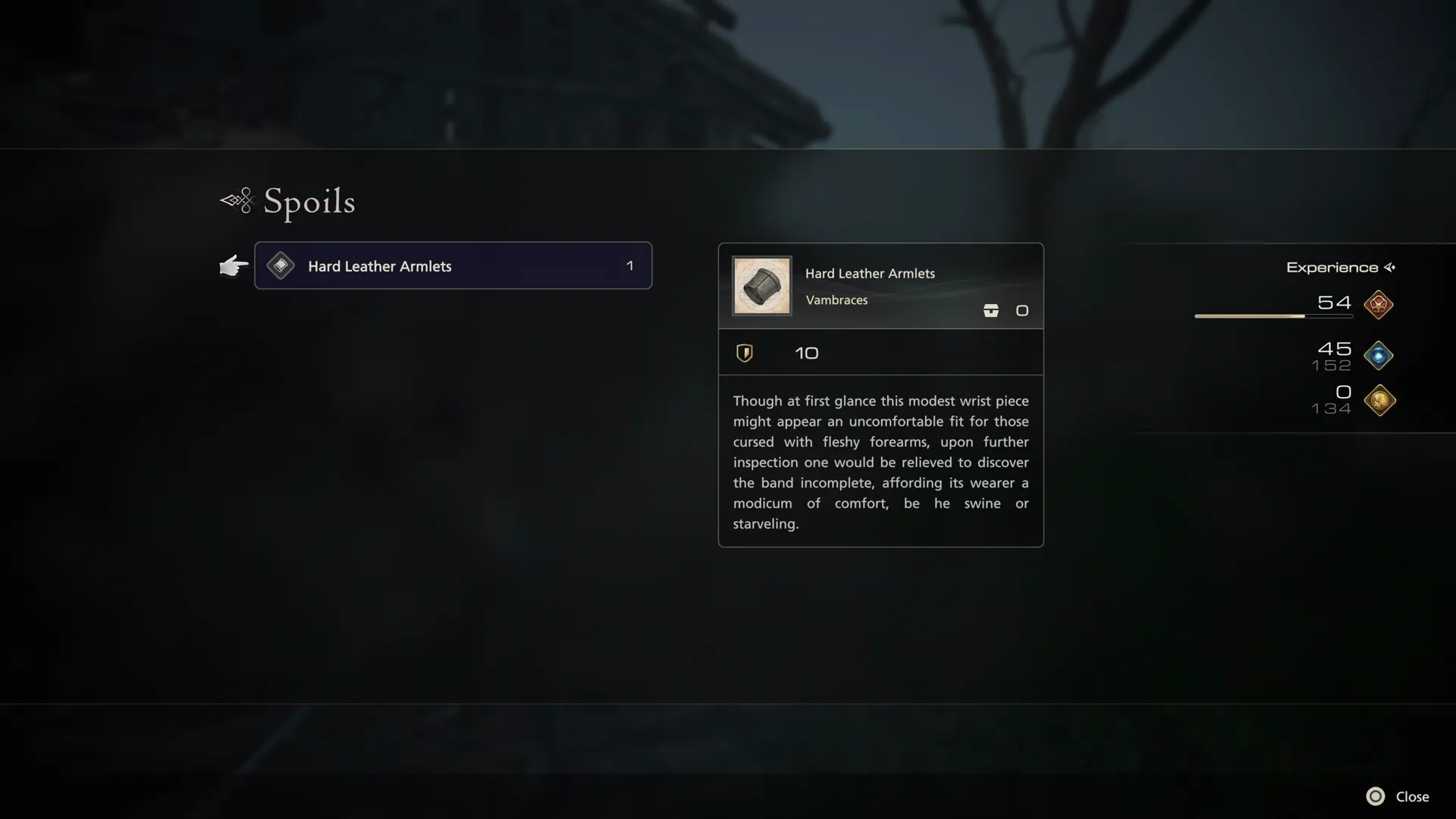This screenshot has width=1456, height=819.
Task: Click the circle button prompt beside Close
Action: 1376,796
